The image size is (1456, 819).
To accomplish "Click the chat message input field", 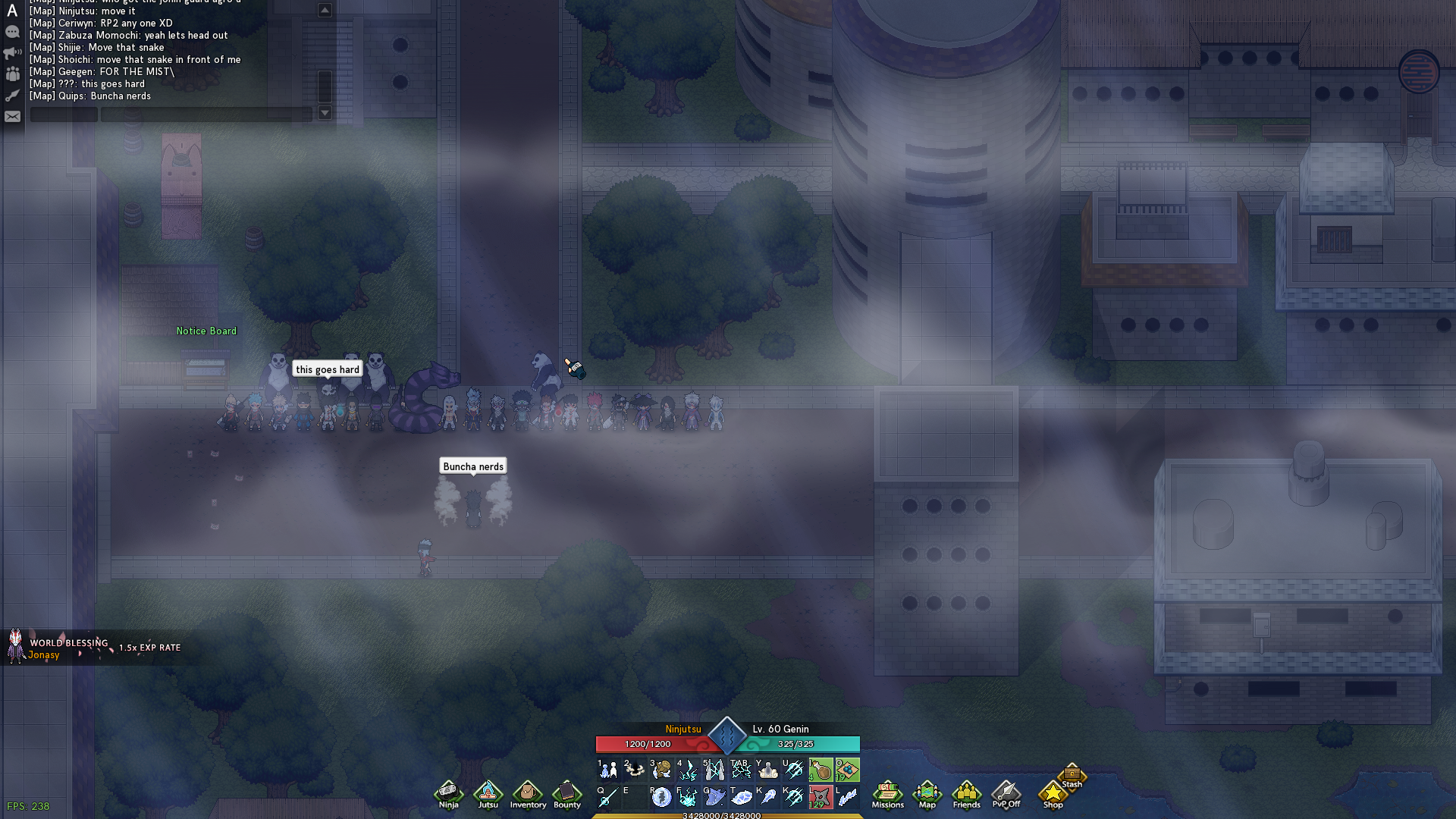I will [x=206, y=115].
